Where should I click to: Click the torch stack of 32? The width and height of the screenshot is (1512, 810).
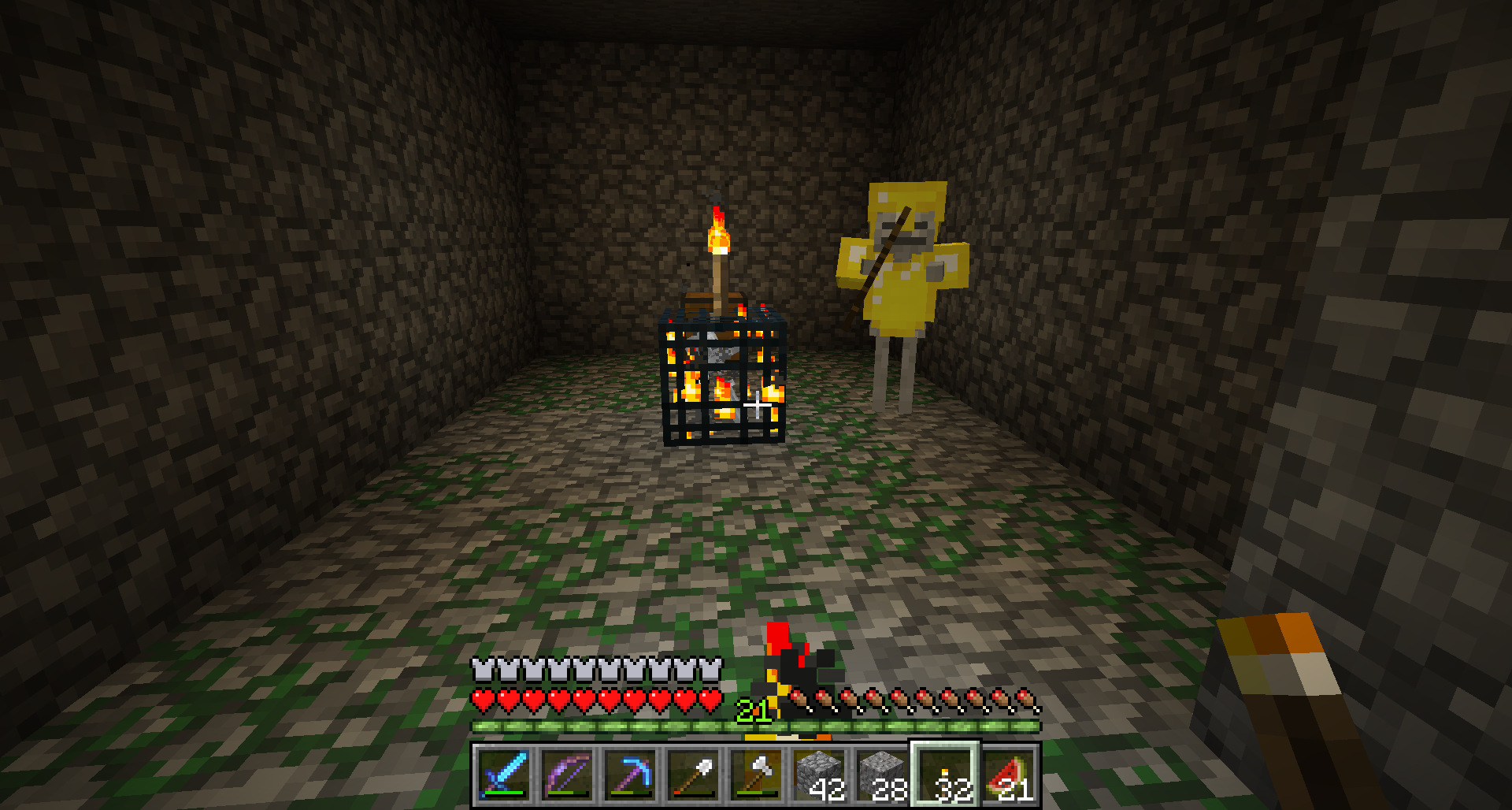point(945,775)
